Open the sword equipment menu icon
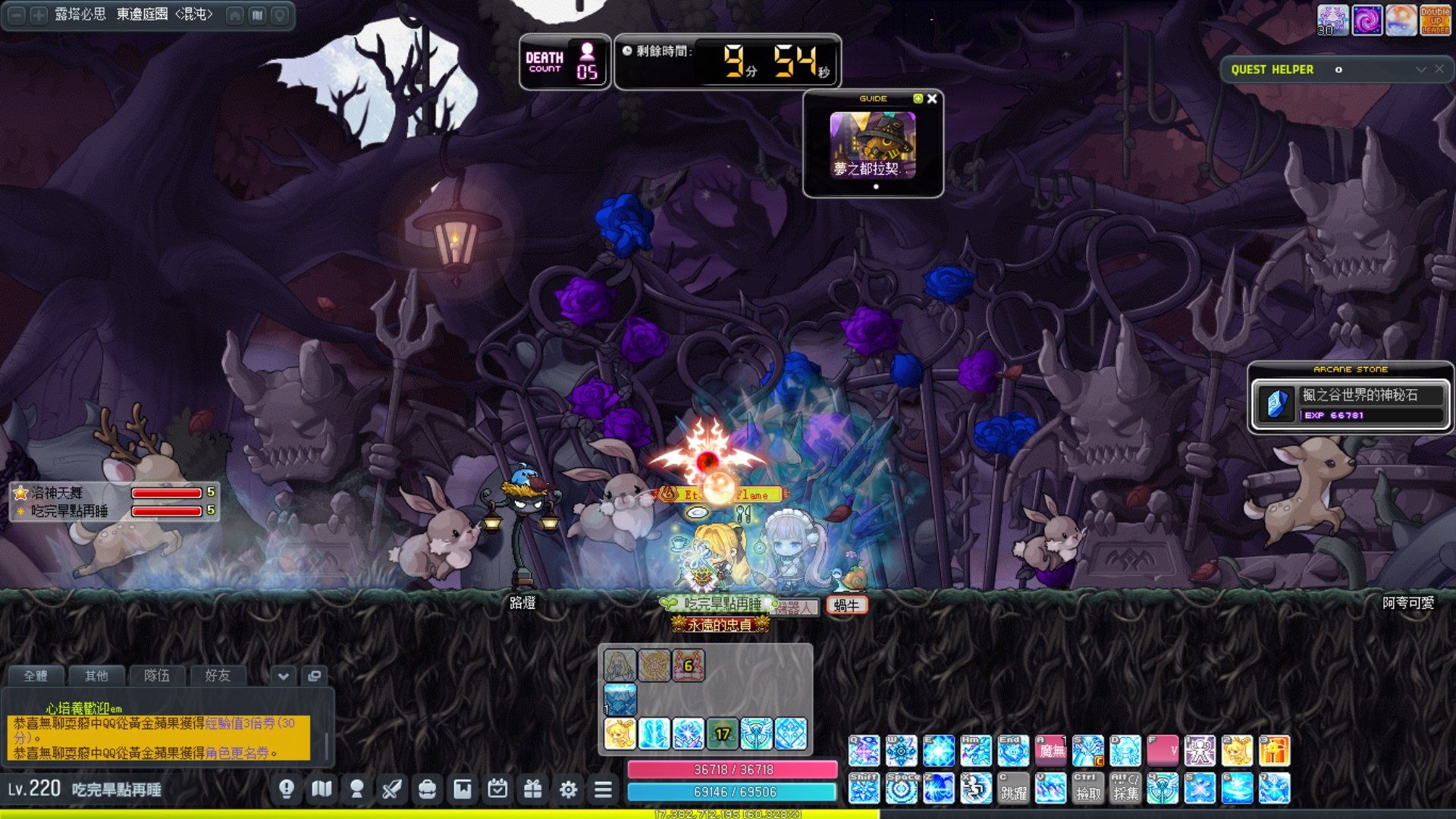This screenshot has width=1456, height=819. point(391,789)
